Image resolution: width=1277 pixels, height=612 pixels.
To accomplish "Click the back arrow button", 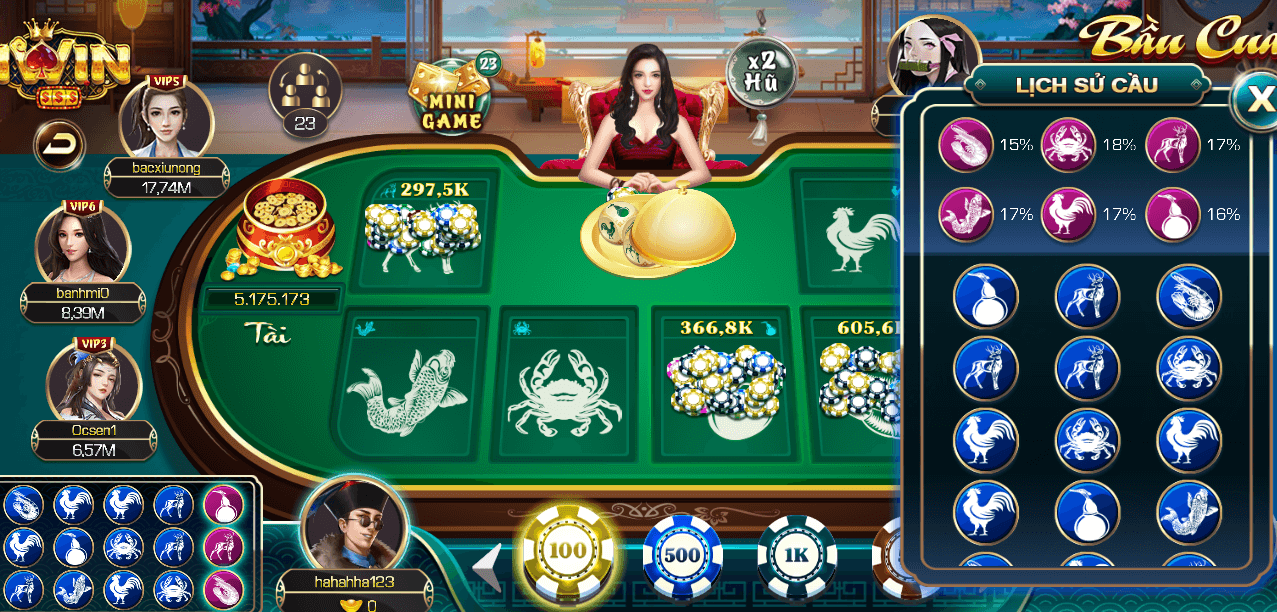I will 60,146.
